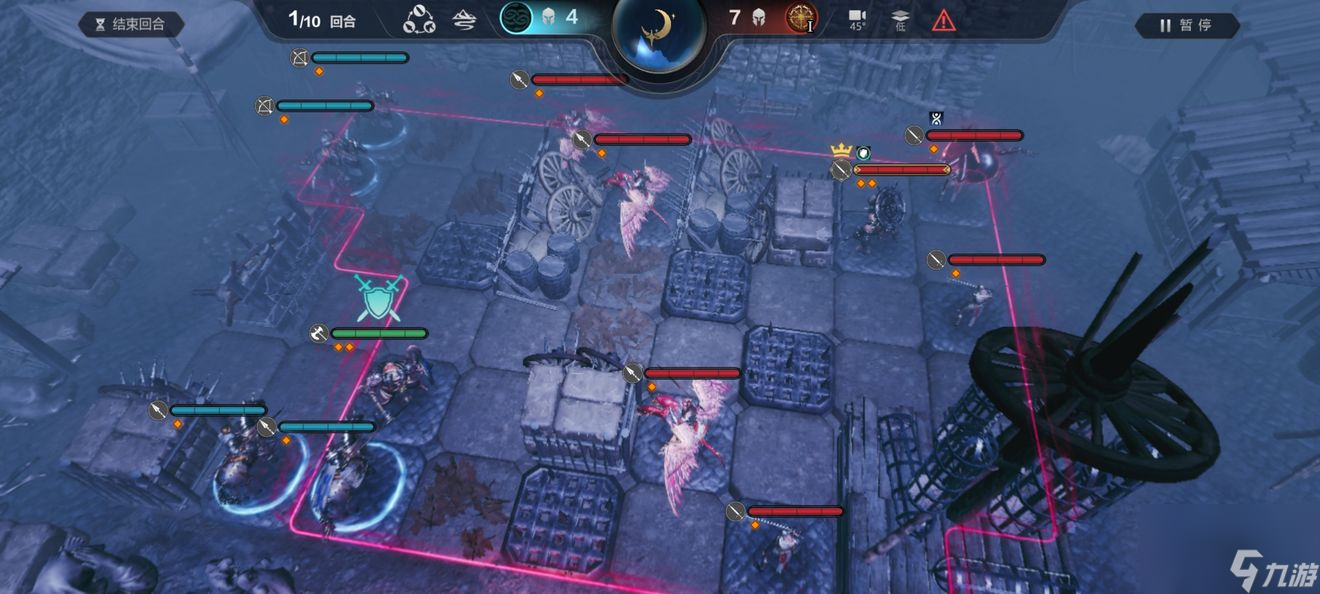Pause the battle with the 暂停 button

point(1187,25)
